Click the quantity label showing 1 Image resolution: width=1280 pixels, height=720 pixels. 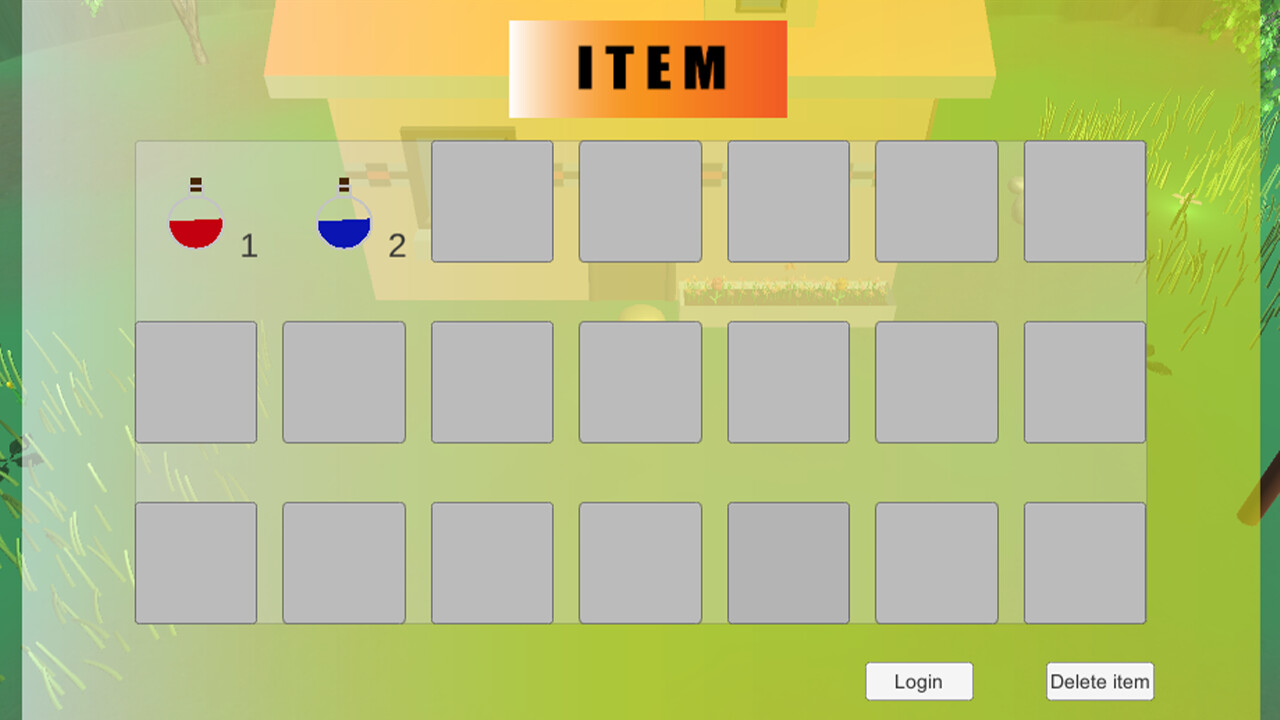[x=249, y=247]
